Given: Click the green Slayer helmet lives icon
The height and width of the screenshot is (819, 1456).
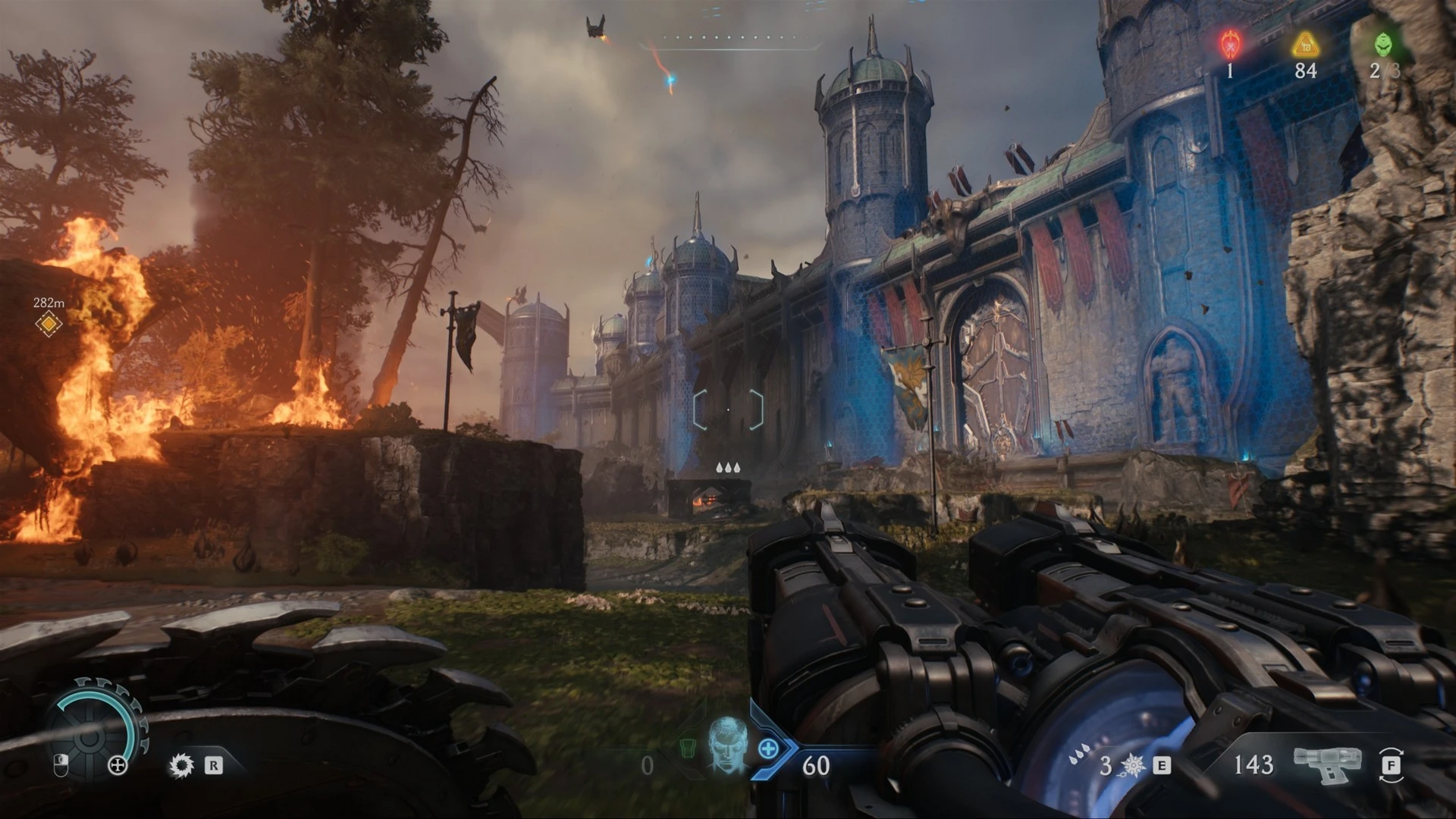Looking at the screenshot, I should click(1383, 45).
